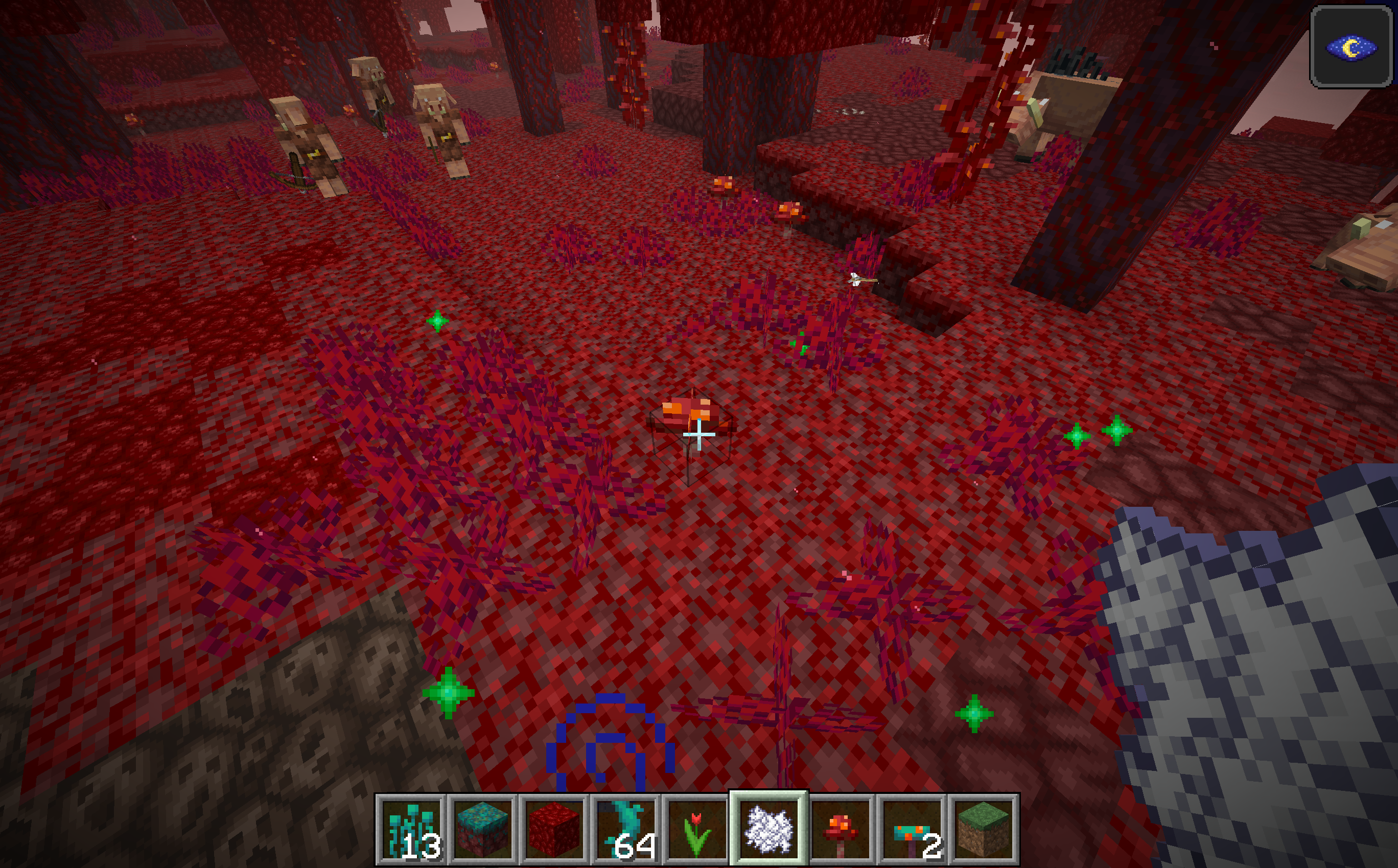This screenshot has width=1398, height=868.
Task: Click the highlighted bone meal slot
Action: [x=768, y=829]
